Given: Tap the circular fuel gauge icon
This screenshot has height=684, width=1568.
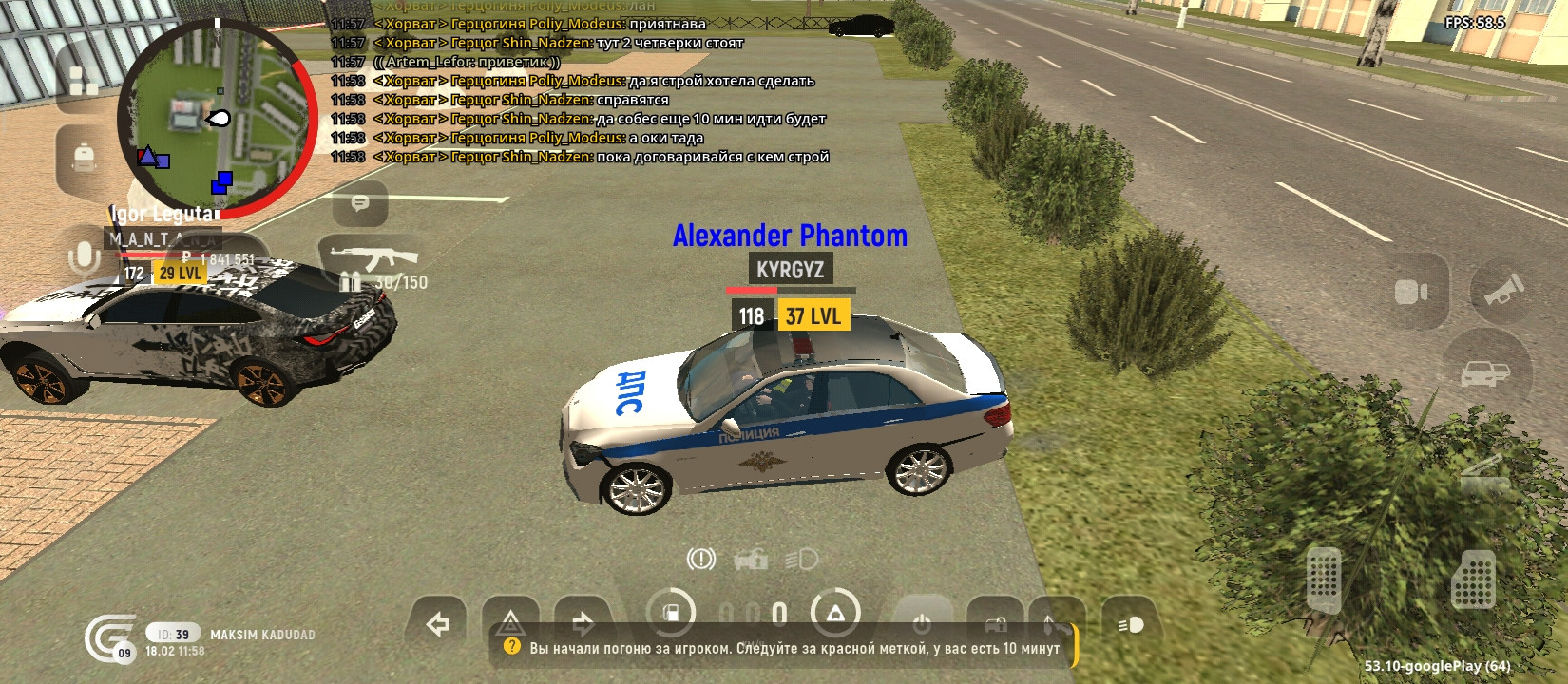Looking at the screenshot, I should tap(671, 613).
